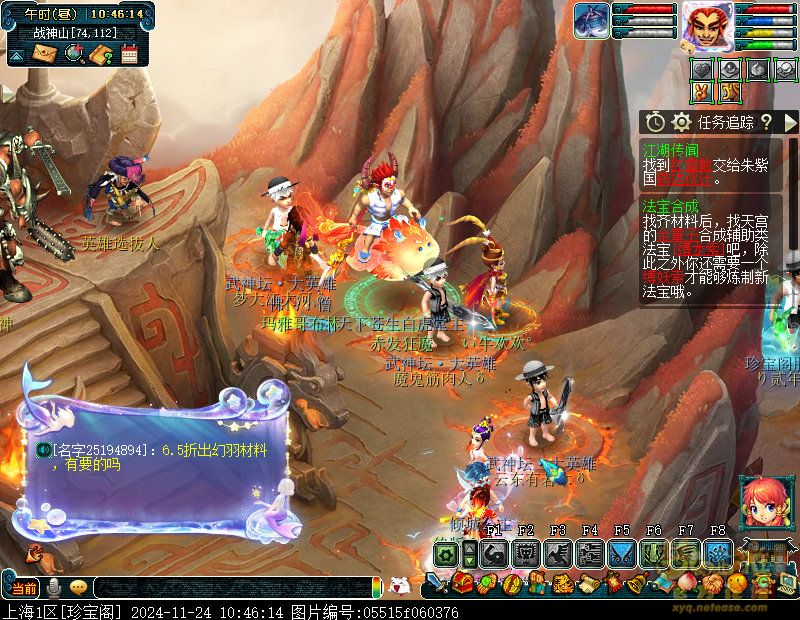Activate the F8 blue skill slot
The image size is (800, 620).
[718, 553]
